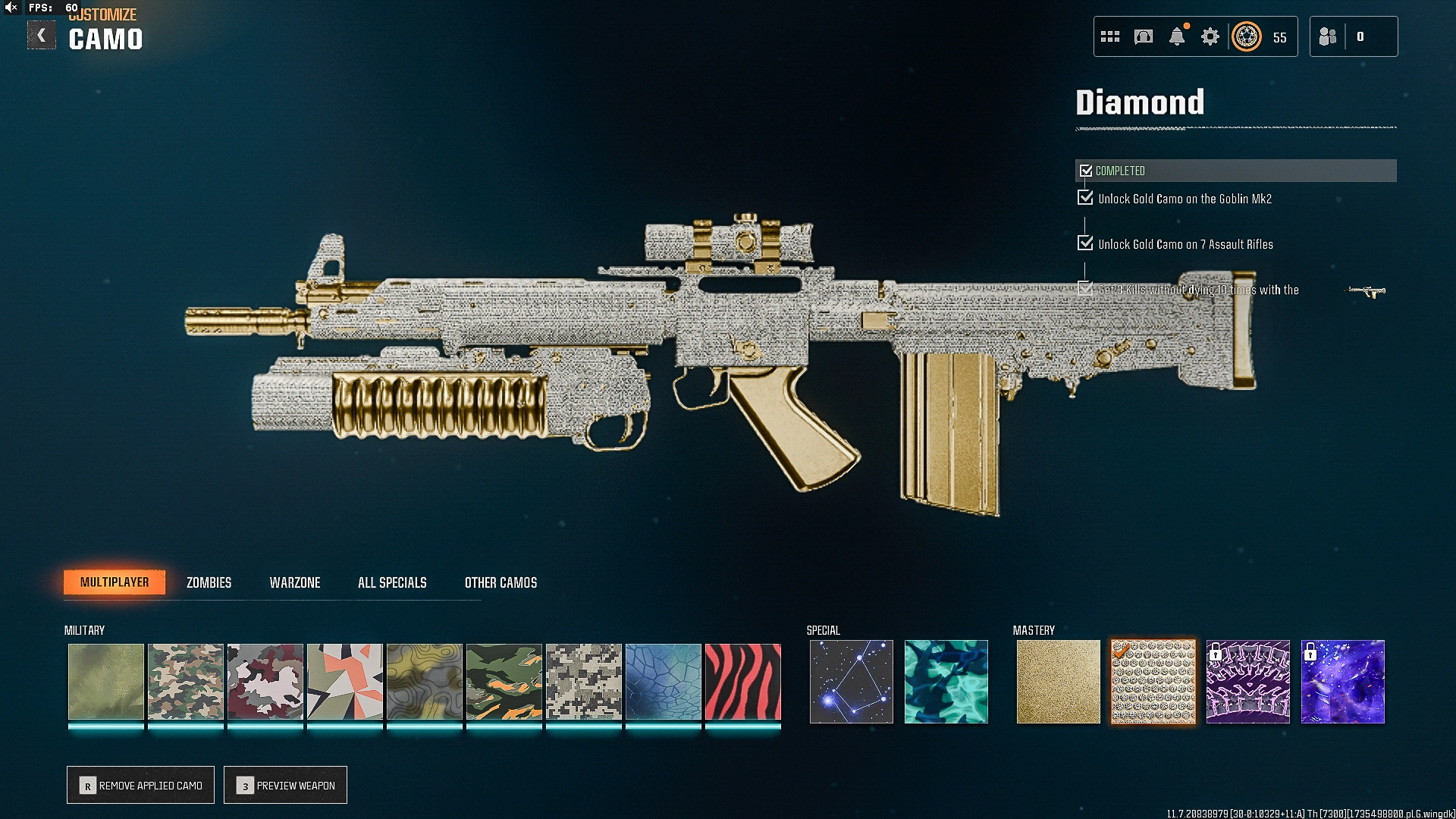Choose the grey digital pixel camo
The height and width of the screenshot is (819, 1456).
point(583,681)
